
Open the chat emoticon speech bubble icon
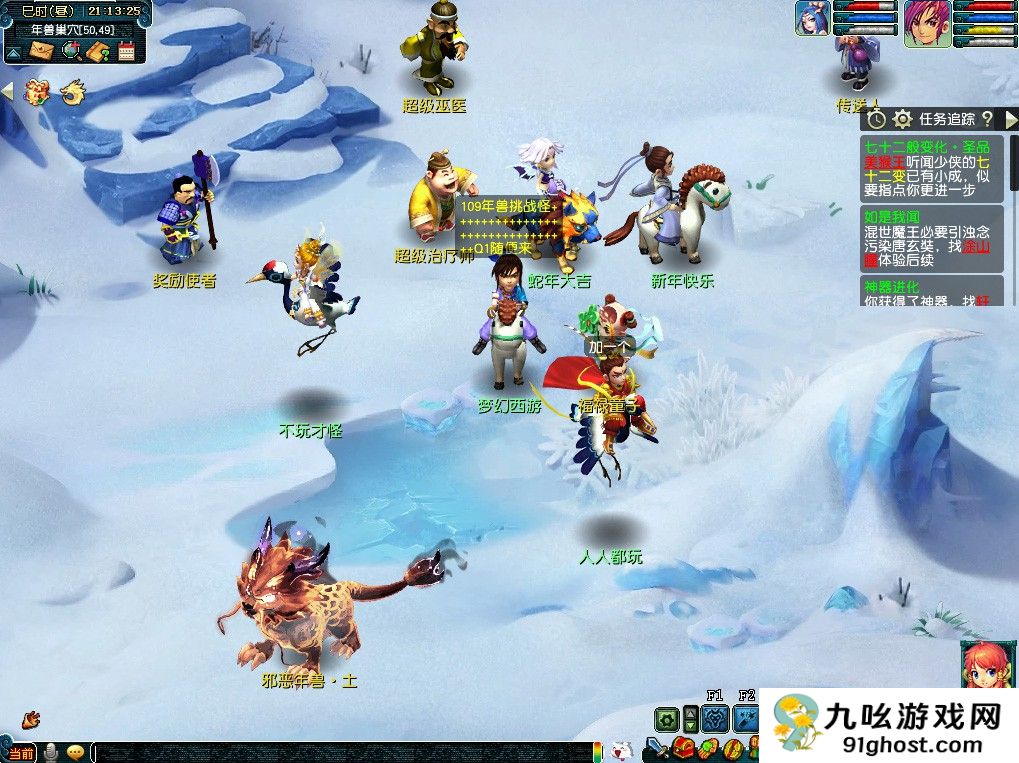[x=76, y=752]
